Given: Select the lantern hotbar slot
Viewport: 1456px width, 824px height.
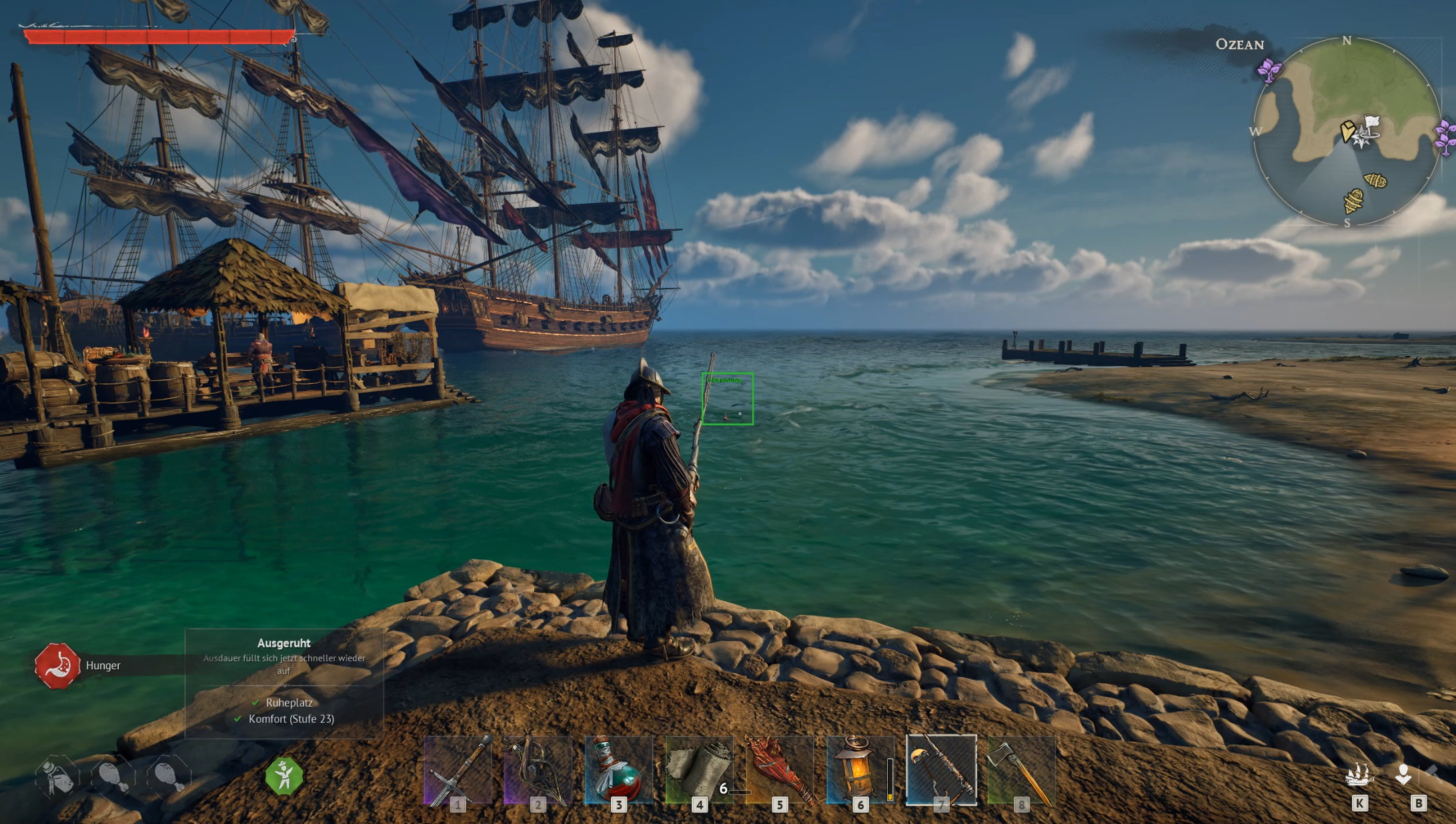Looking at the screenshot, I should pos(860,770).
